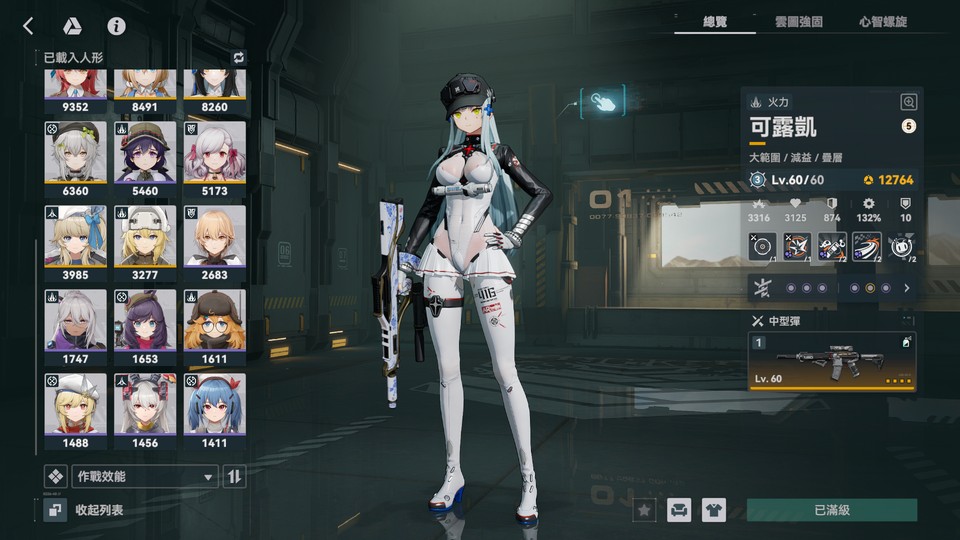Image resolution: width=960 pixels, height=540 pixels.
Task: Show info via the 'i' icon
Action: 117,26
